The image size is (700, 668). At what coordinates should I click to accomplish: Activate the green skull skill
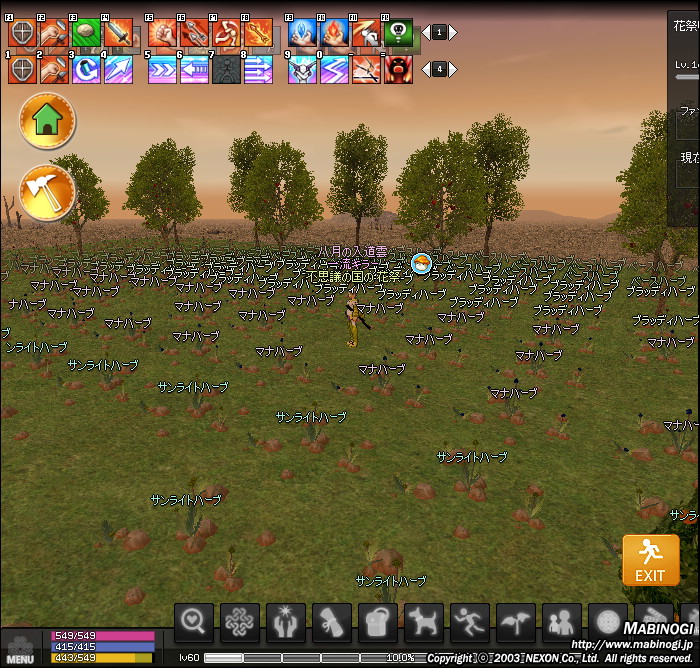point(398,33)
